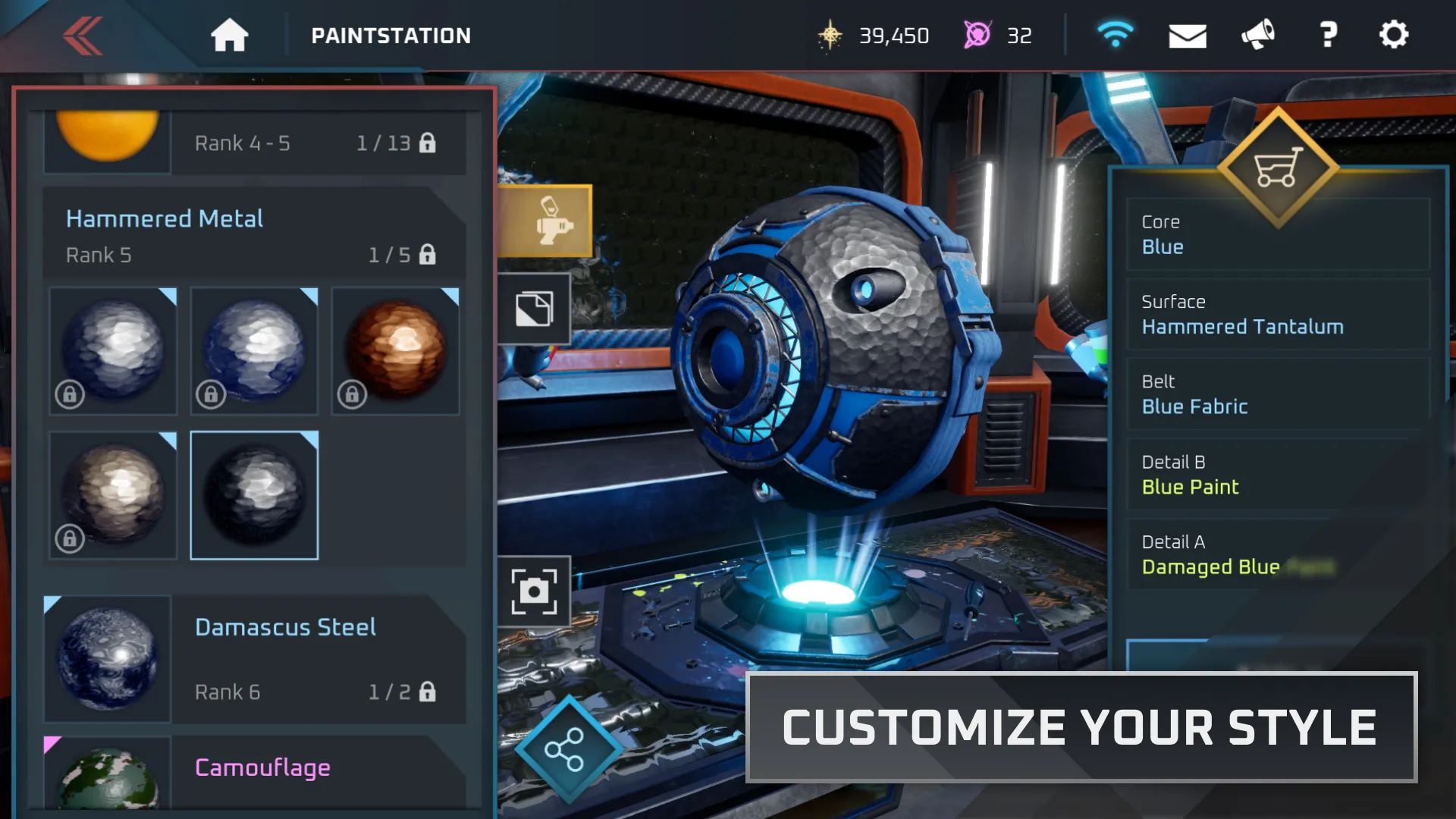
Task: Open the settings menu
Action: [1394, 34]
